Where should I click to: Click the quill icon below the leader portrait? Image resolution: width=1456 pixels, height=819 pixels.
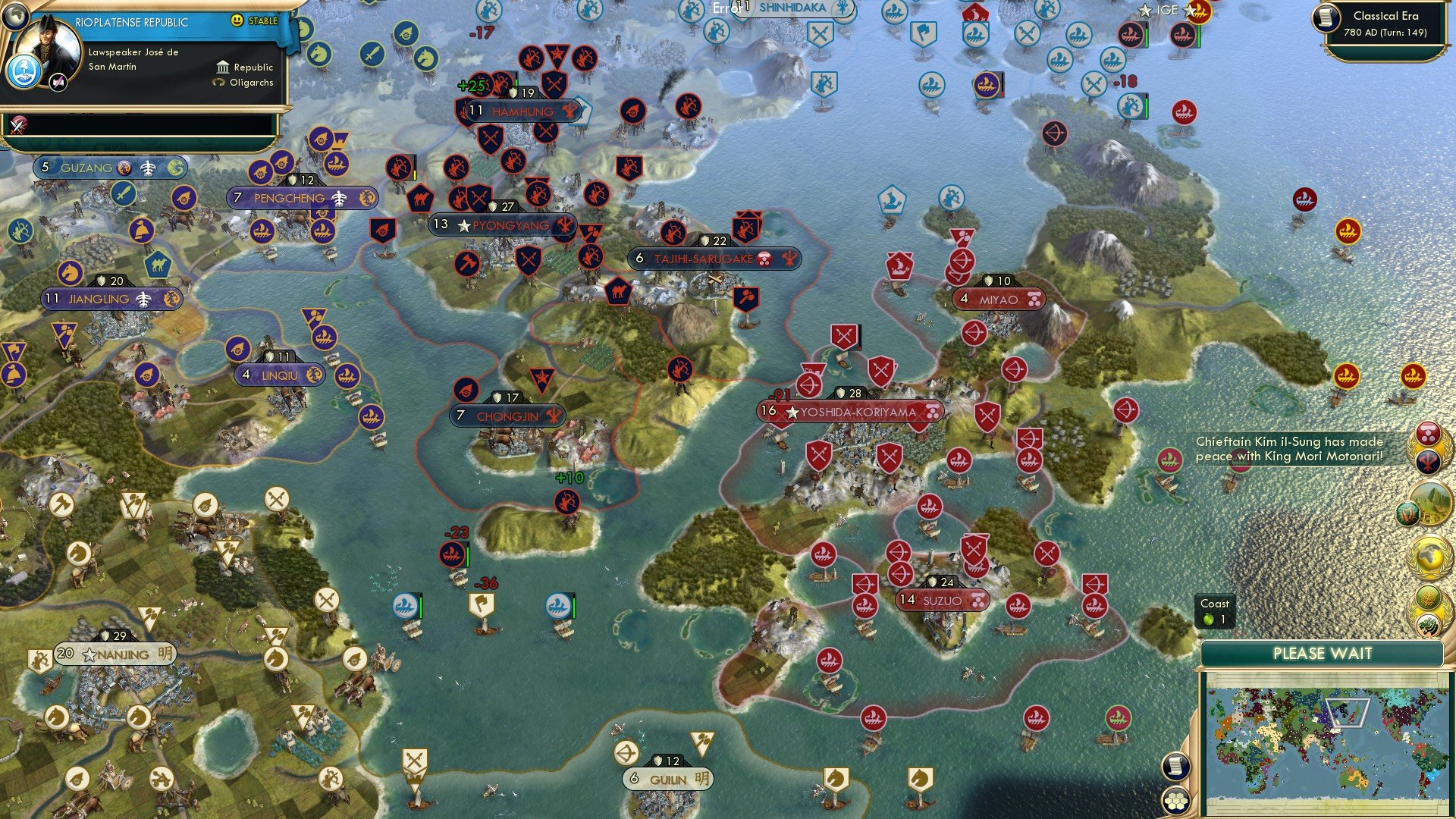[58, 81]
